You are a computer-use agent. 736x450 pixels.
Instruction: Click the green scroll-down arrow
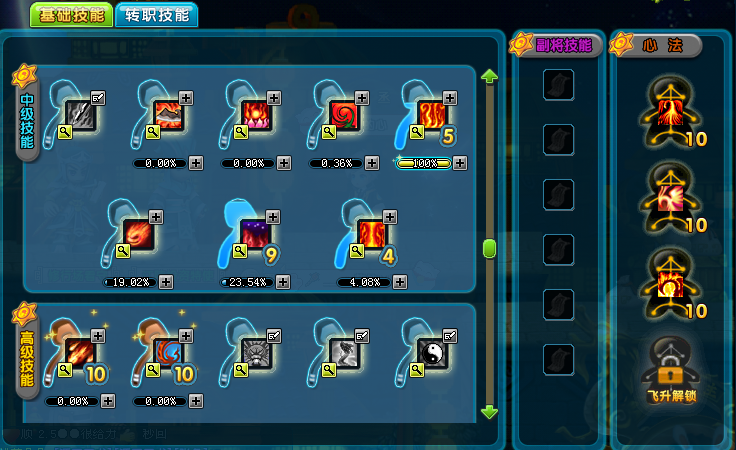pyautogui.click(x=489, y=411)
